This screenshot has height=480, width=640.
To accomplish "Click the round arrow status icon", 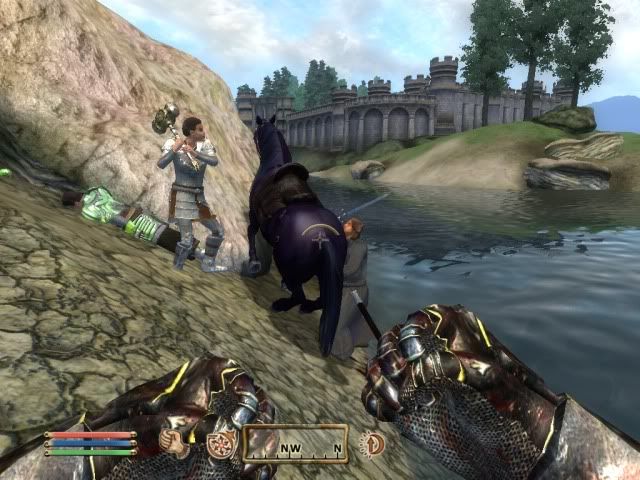I will click(x=372, y=444).
